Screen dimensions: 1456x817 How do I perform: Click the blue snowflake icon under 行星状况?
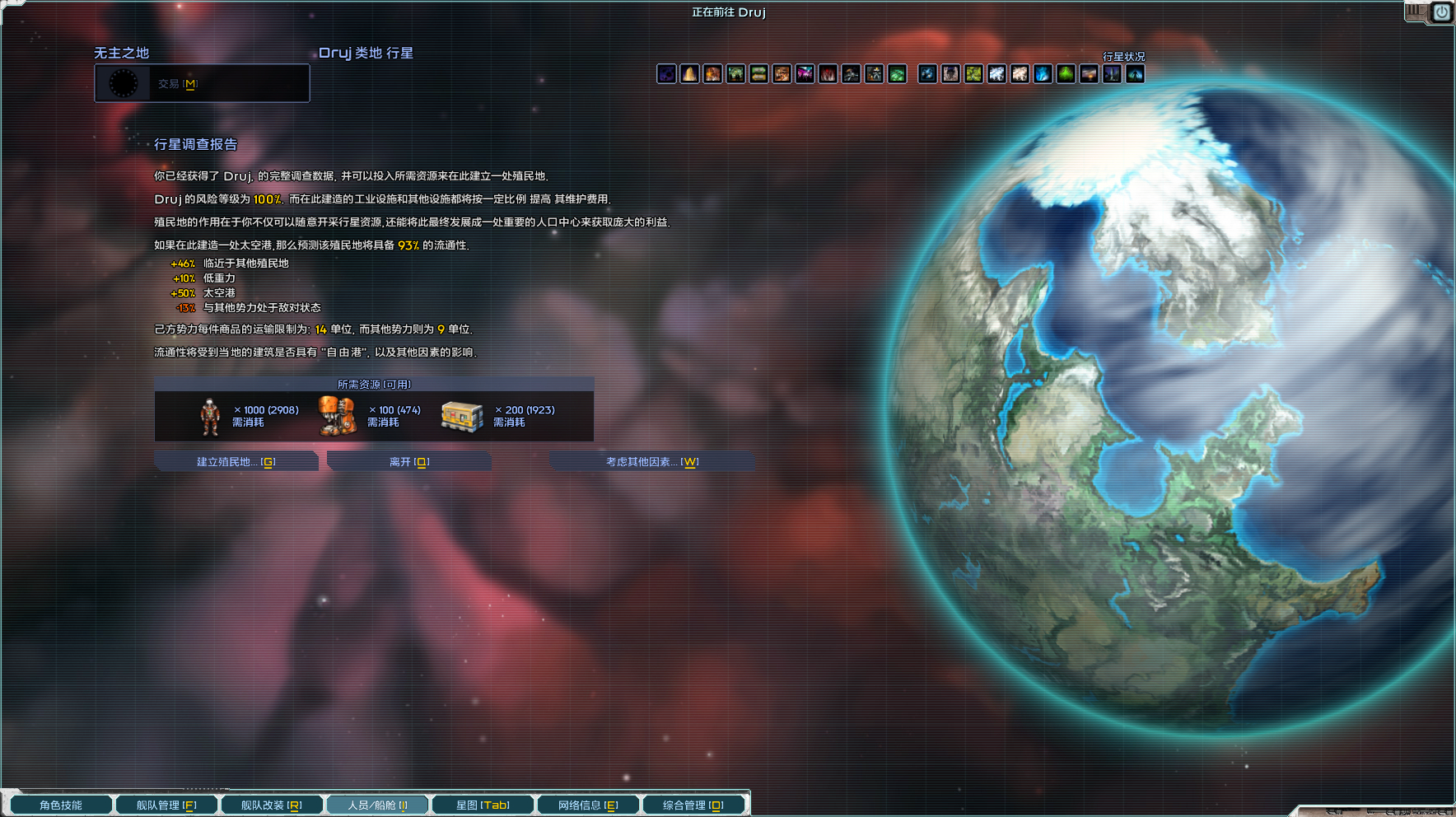(927, 74)
